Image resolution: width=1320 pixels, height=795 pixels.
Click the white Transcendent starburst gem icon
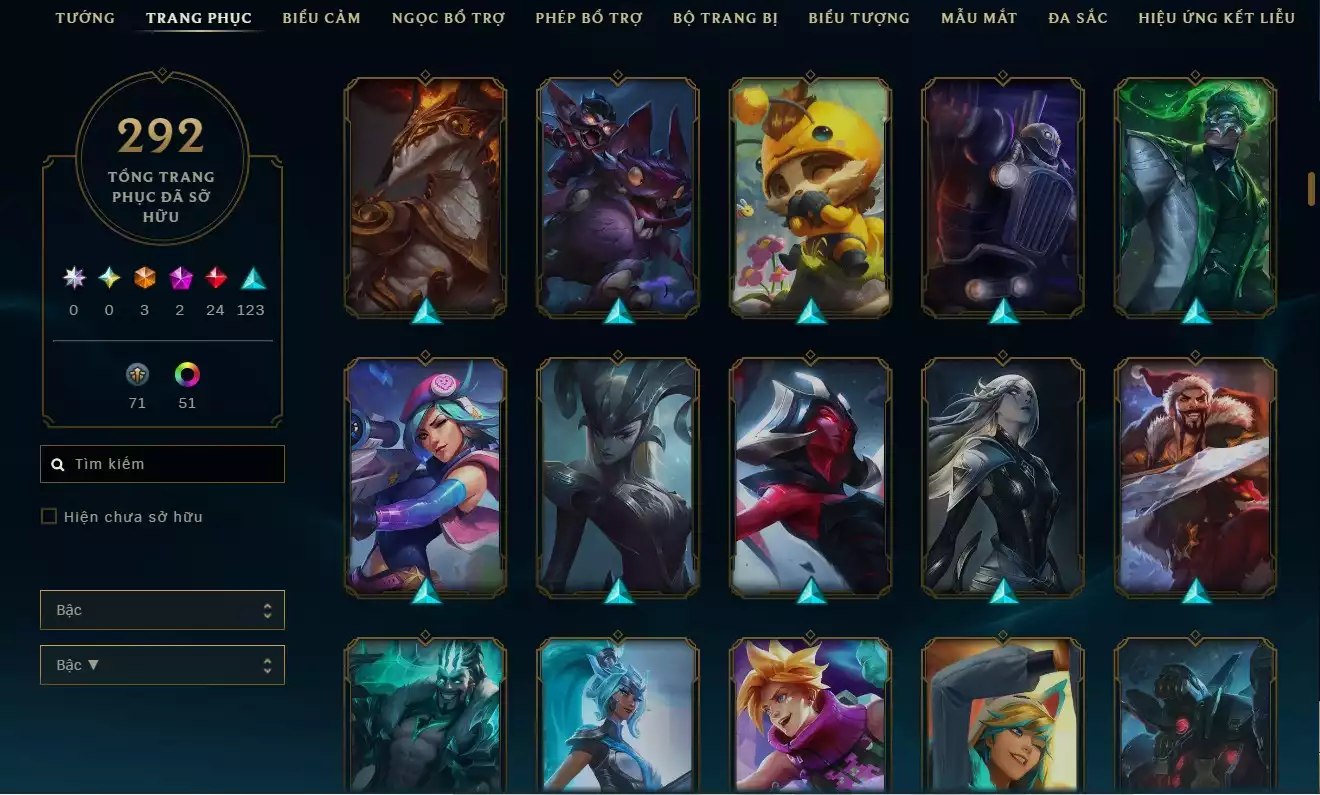[x=72, y=278]
